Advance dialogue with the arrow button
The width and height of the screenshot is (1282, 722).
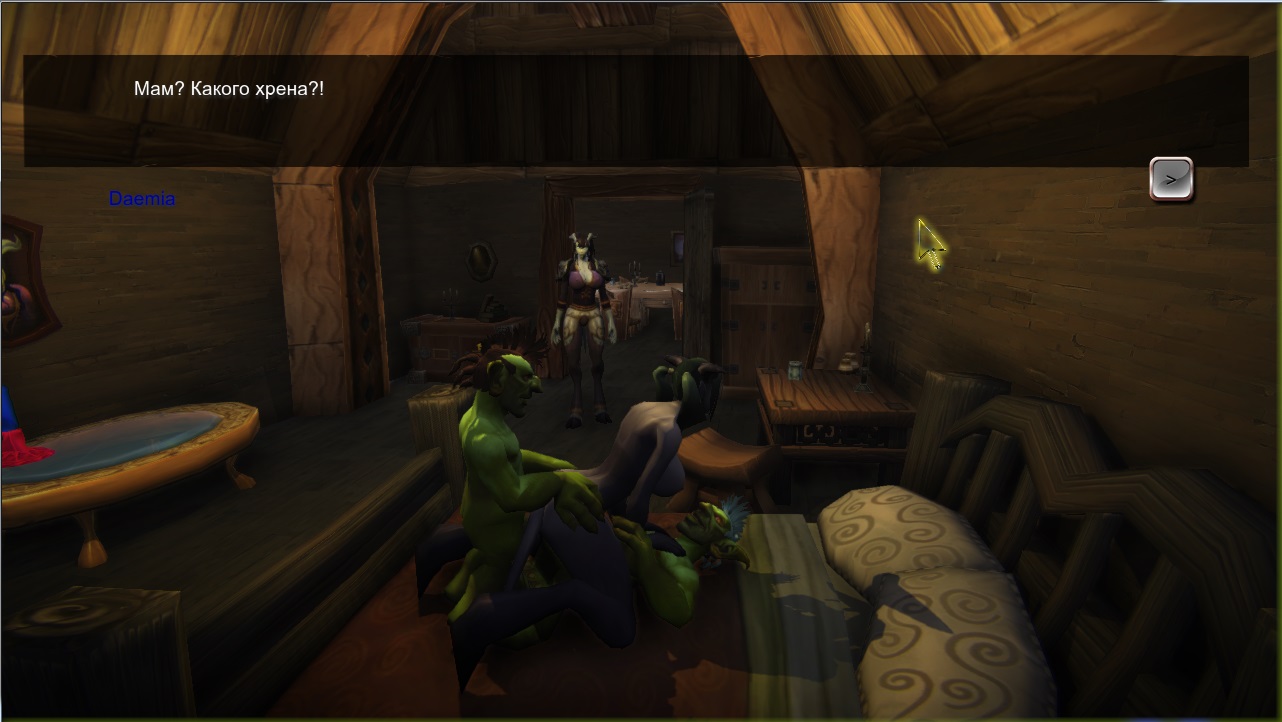tap(1170, 180)
